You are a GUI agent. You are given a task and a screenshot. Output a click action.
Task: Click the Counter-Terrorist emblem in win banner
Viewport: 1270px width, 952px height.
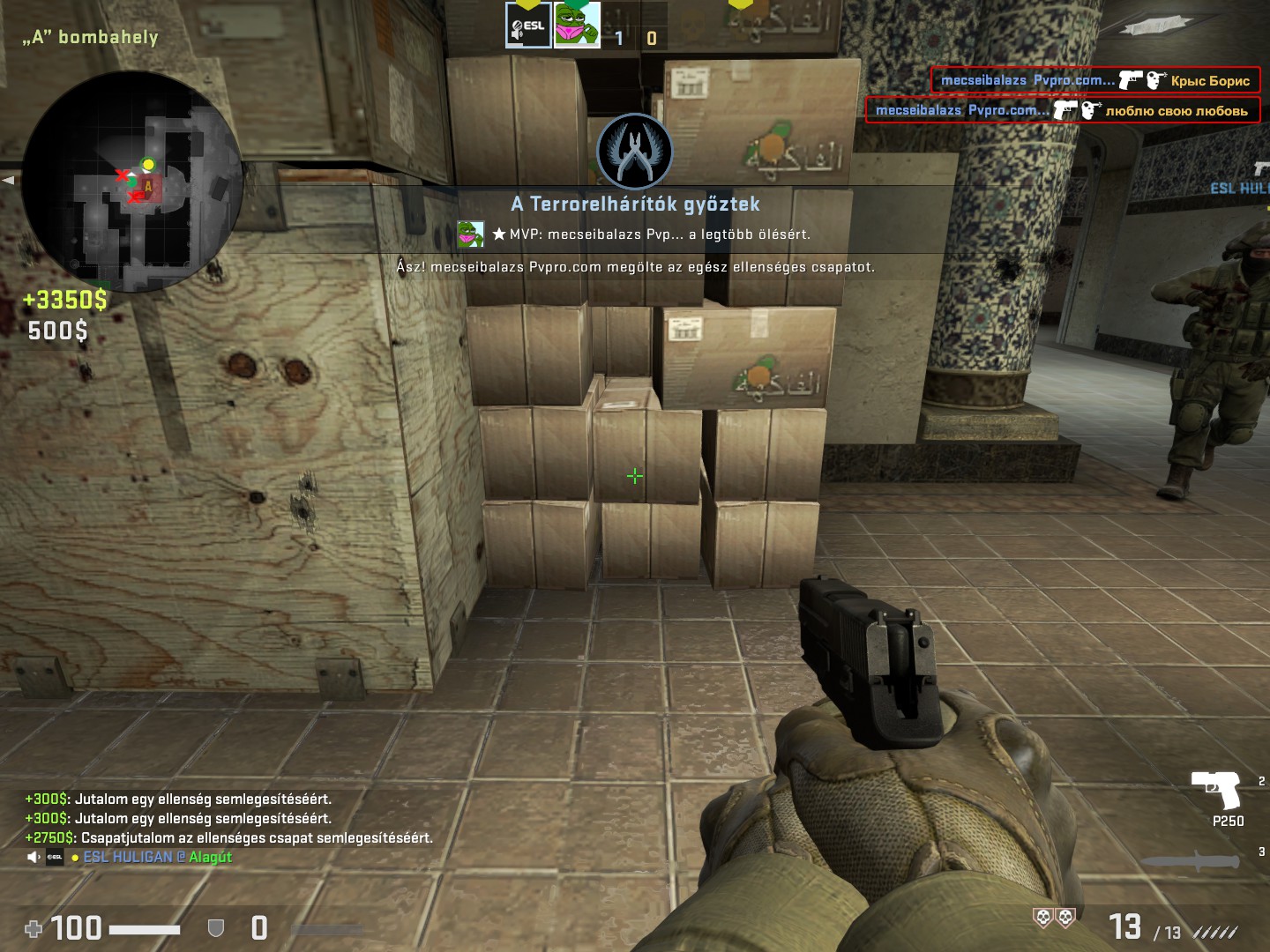(x=634, y=152)
